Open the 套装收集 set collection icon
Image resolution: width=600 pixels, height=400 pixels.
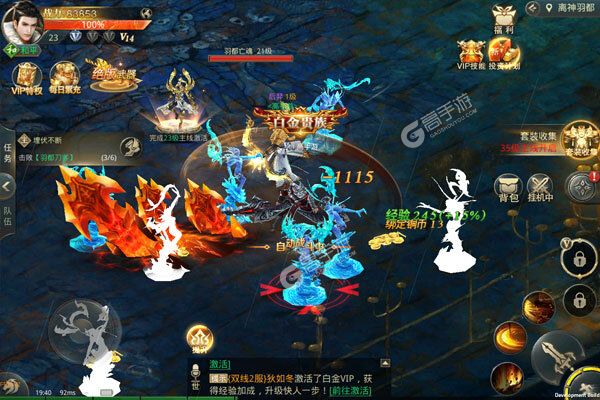(x=579, y=140)
